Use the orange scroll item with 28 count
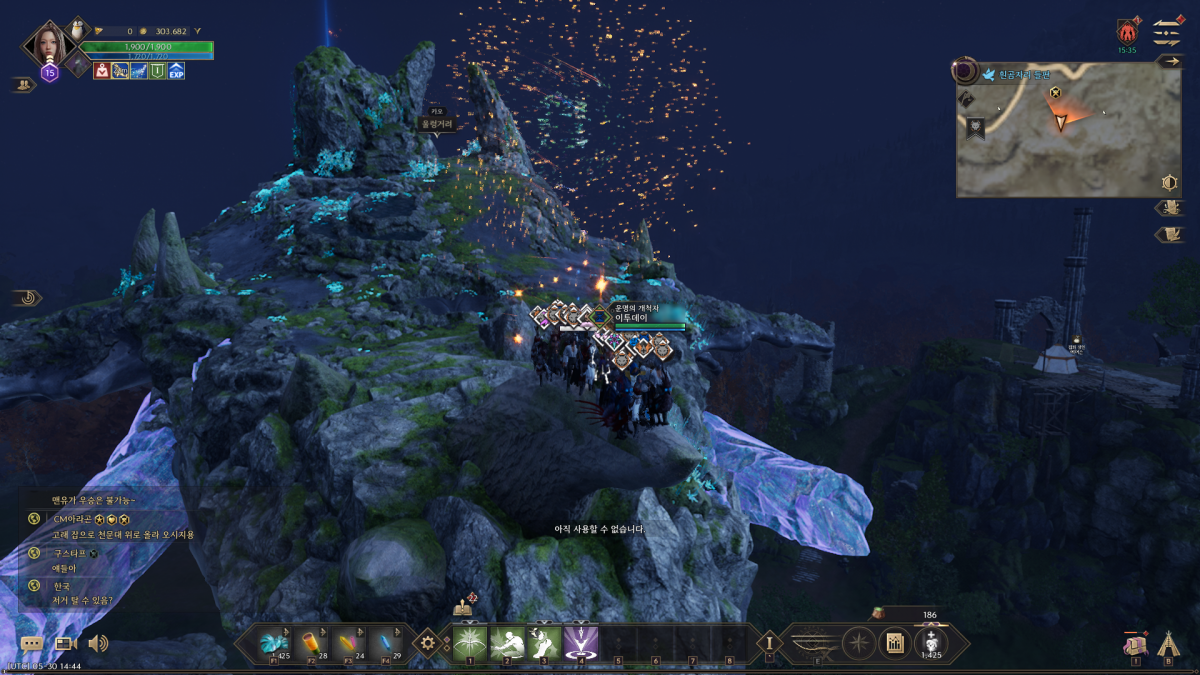1200x675 pixels. tap(310, 642)
